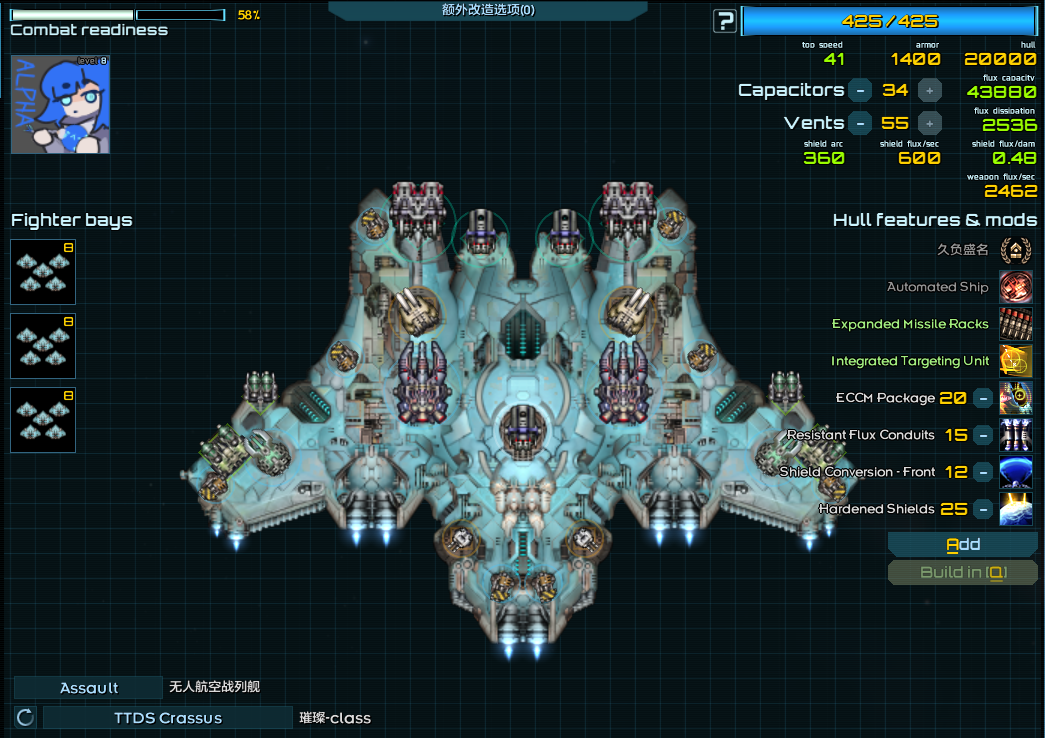Remove Shield Conversion - Front hullmod
The width and height of the screenshot is (1045, 738).
pyautogui.click(x=983, y=472)
